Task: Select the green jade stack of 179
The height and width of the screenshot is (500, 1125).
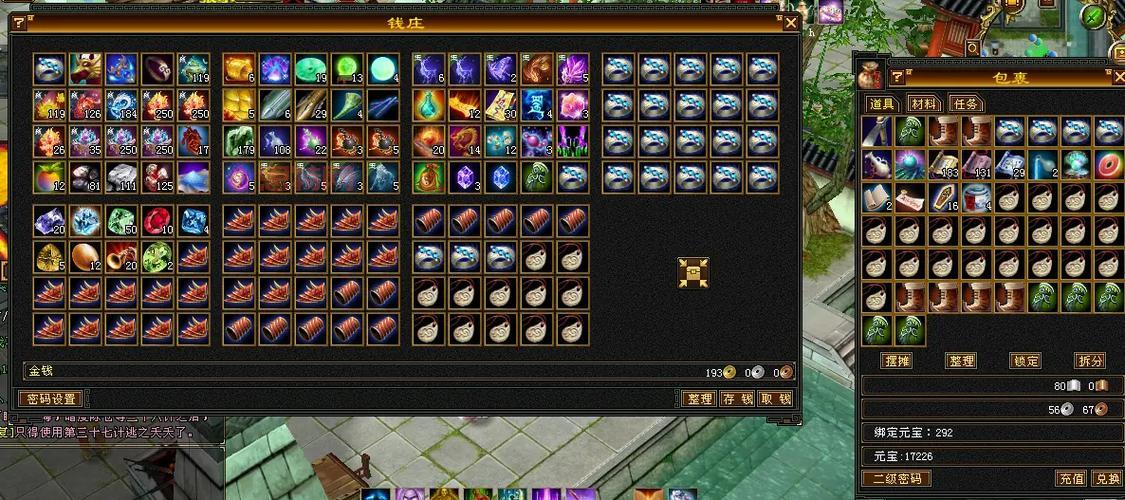Action: pos(240,140)
